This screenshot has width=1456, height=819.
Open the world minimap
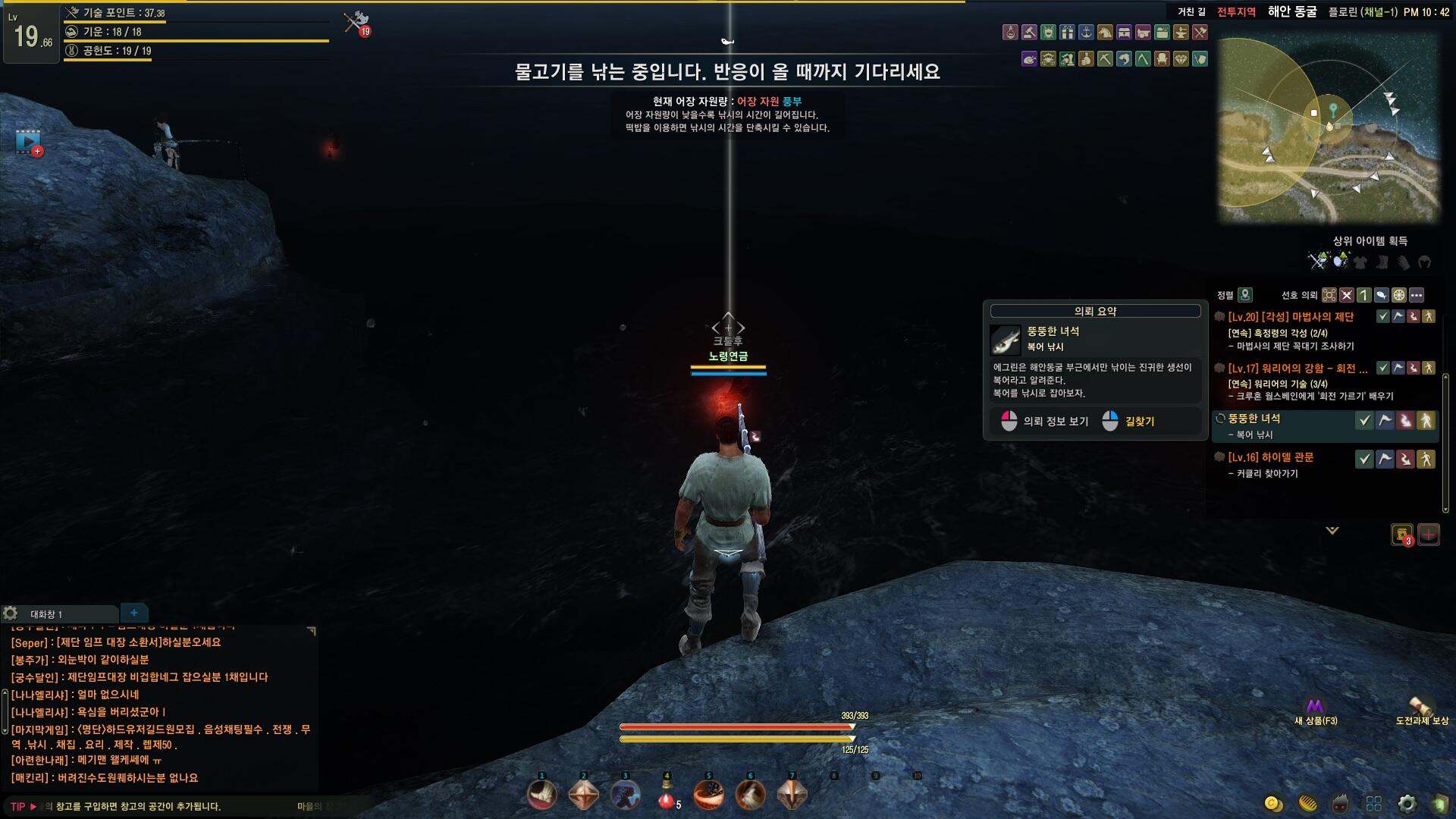tap(1327, 129)
